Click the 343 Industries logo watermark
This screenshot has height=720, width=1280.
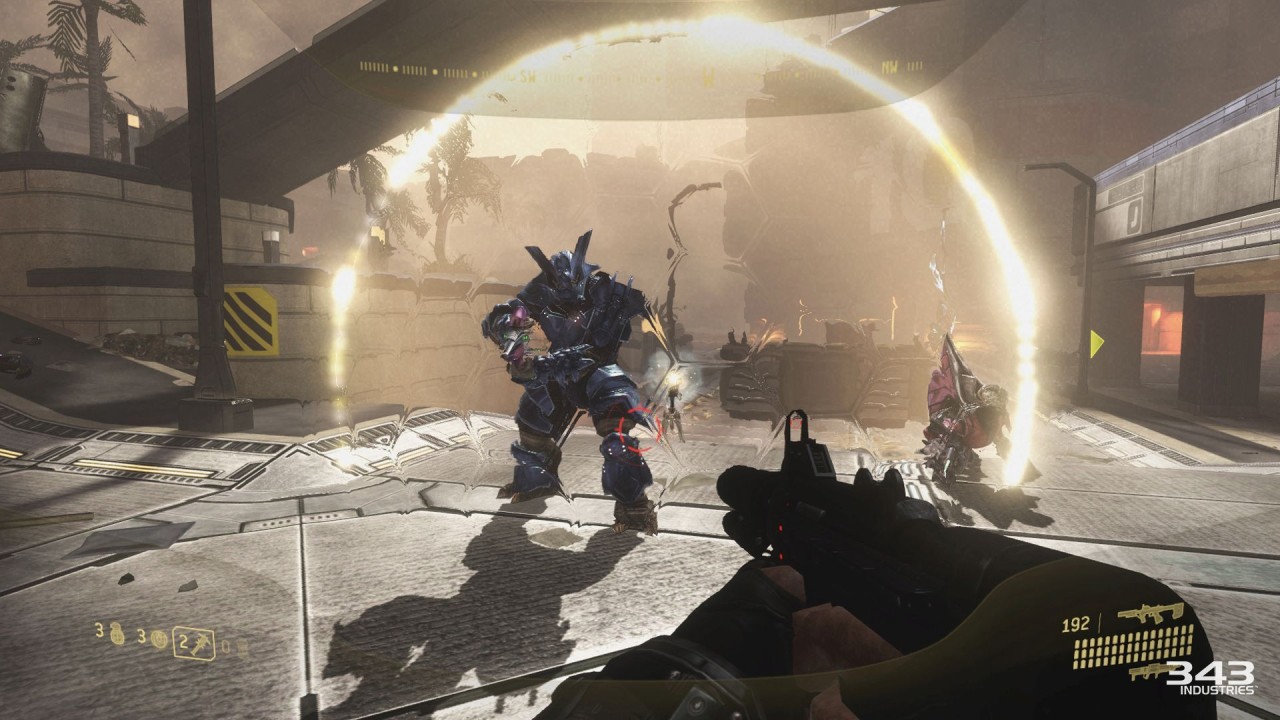pyautogui.click(x=1210, y=677)
